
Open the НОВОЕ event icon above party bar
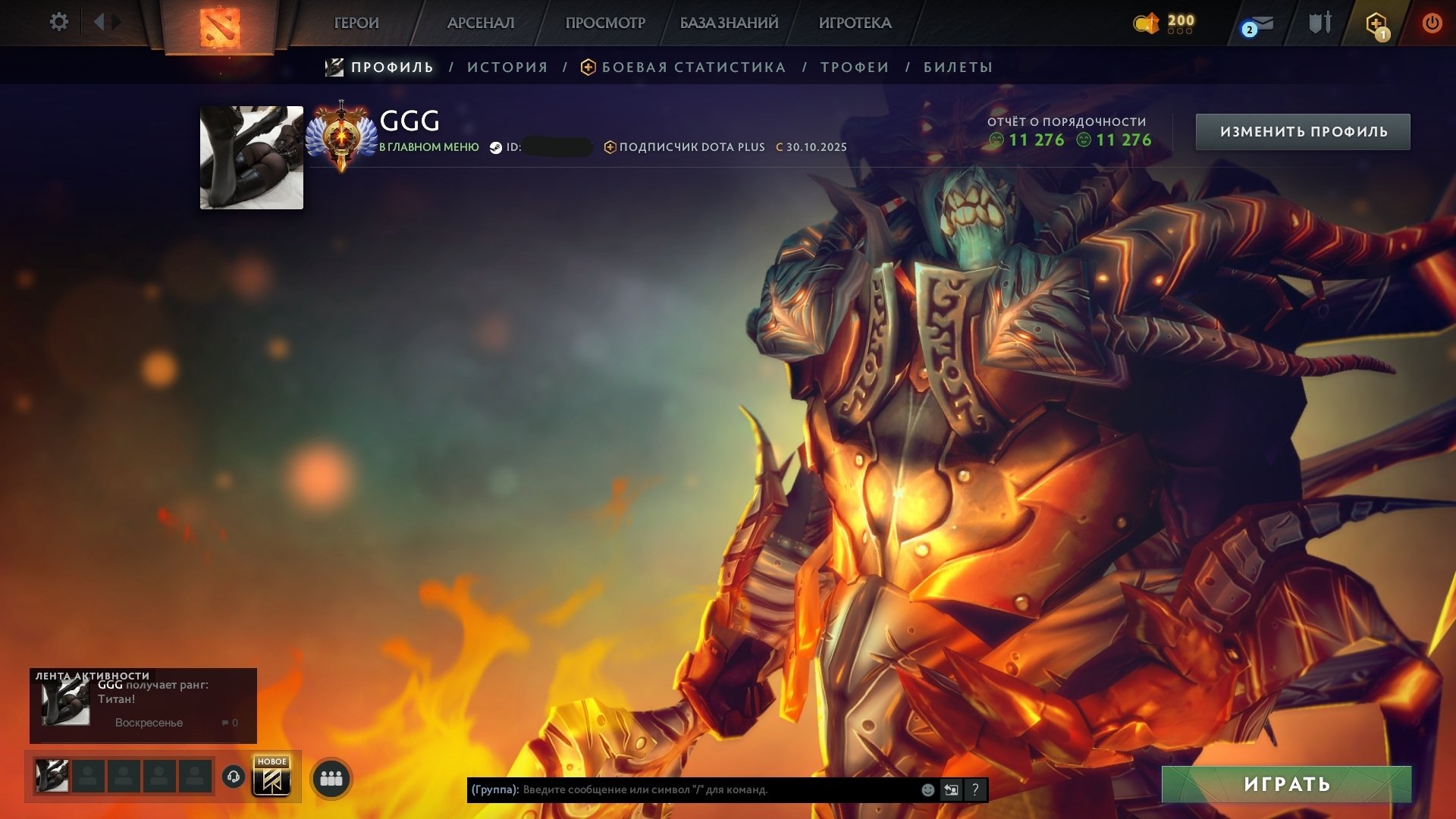coord(273,777)
